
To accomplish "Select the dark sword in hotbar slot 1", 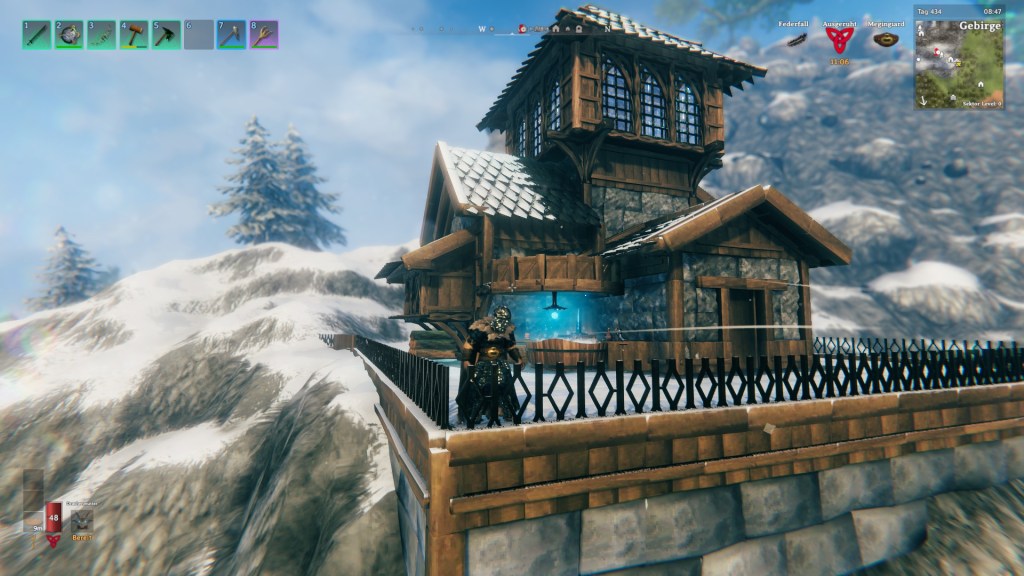I will point(37,35).
